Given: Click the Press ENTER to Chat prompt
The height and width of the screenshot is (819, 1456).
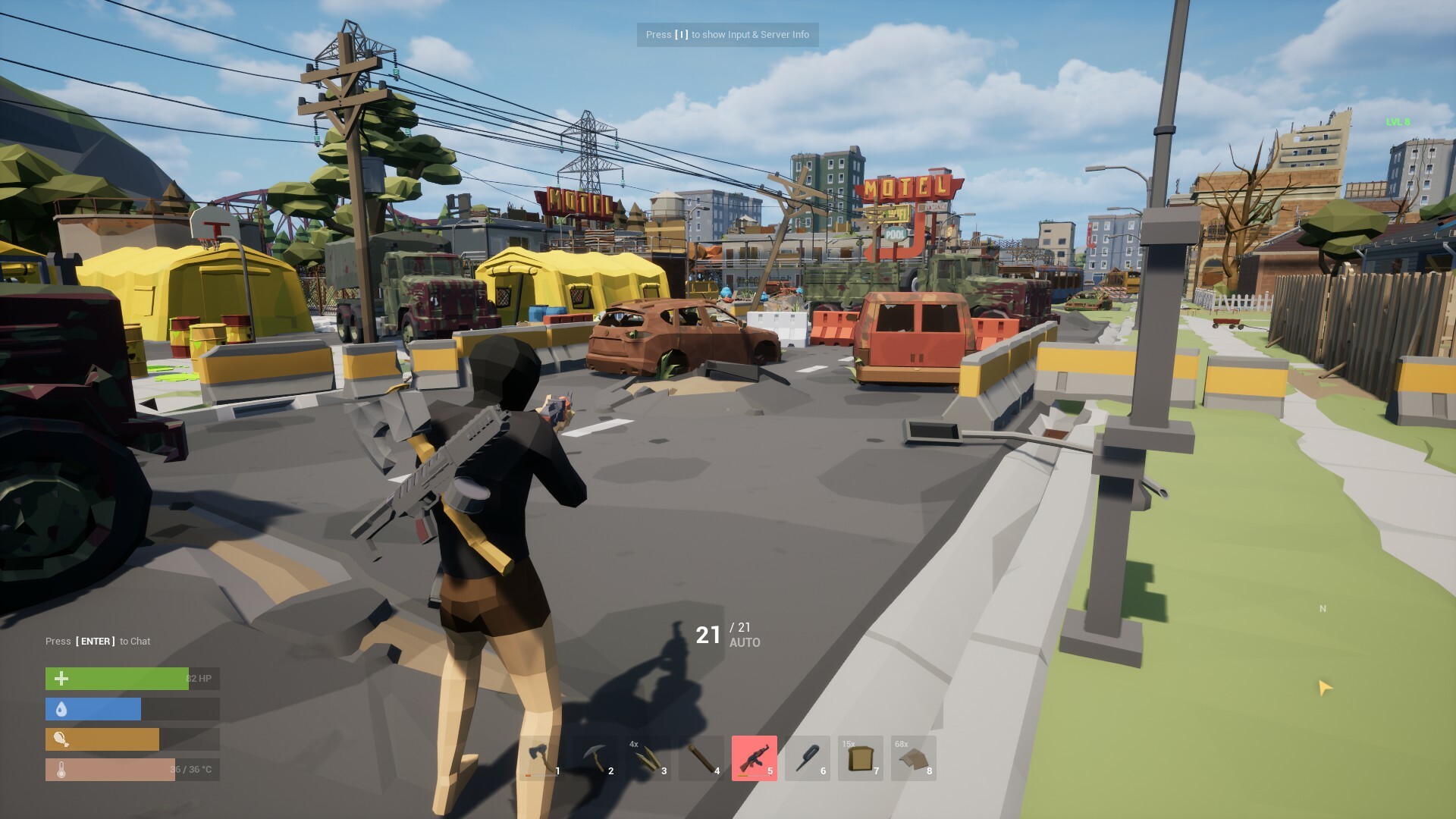Looking at the screenshot, I should pyautogui.click(x=99, y=641).
